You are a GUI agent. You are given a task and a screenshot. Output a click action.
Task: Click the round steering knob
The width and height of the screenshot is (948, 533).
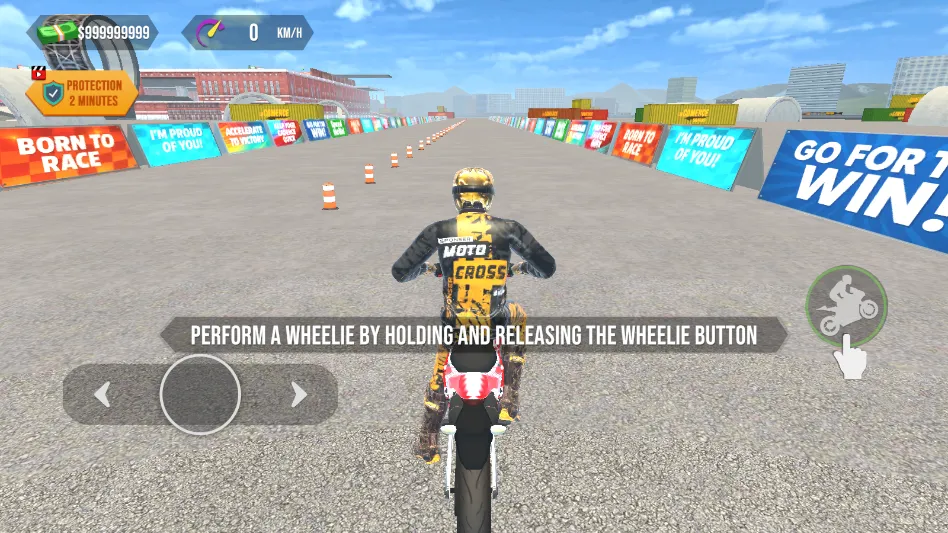(200, 394)
